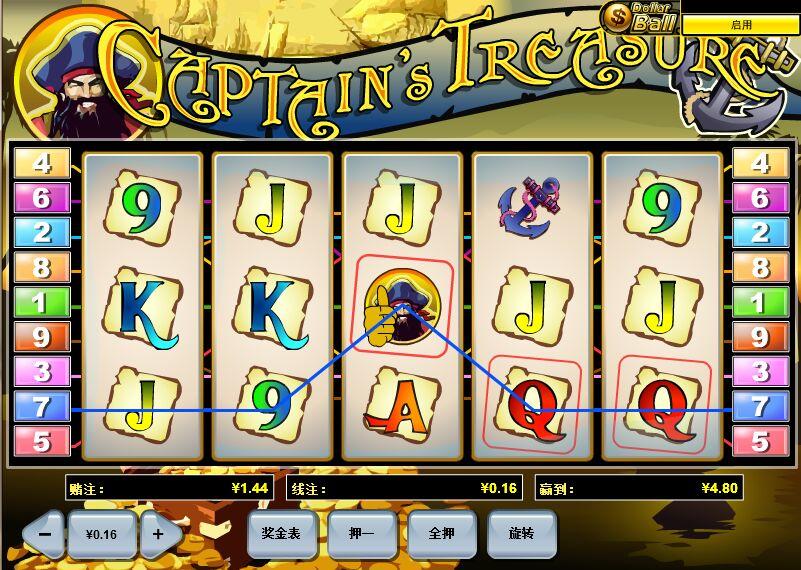Increase the line bet with plus button
Screen dimensions: 801x570
click(x=158, y=534)
